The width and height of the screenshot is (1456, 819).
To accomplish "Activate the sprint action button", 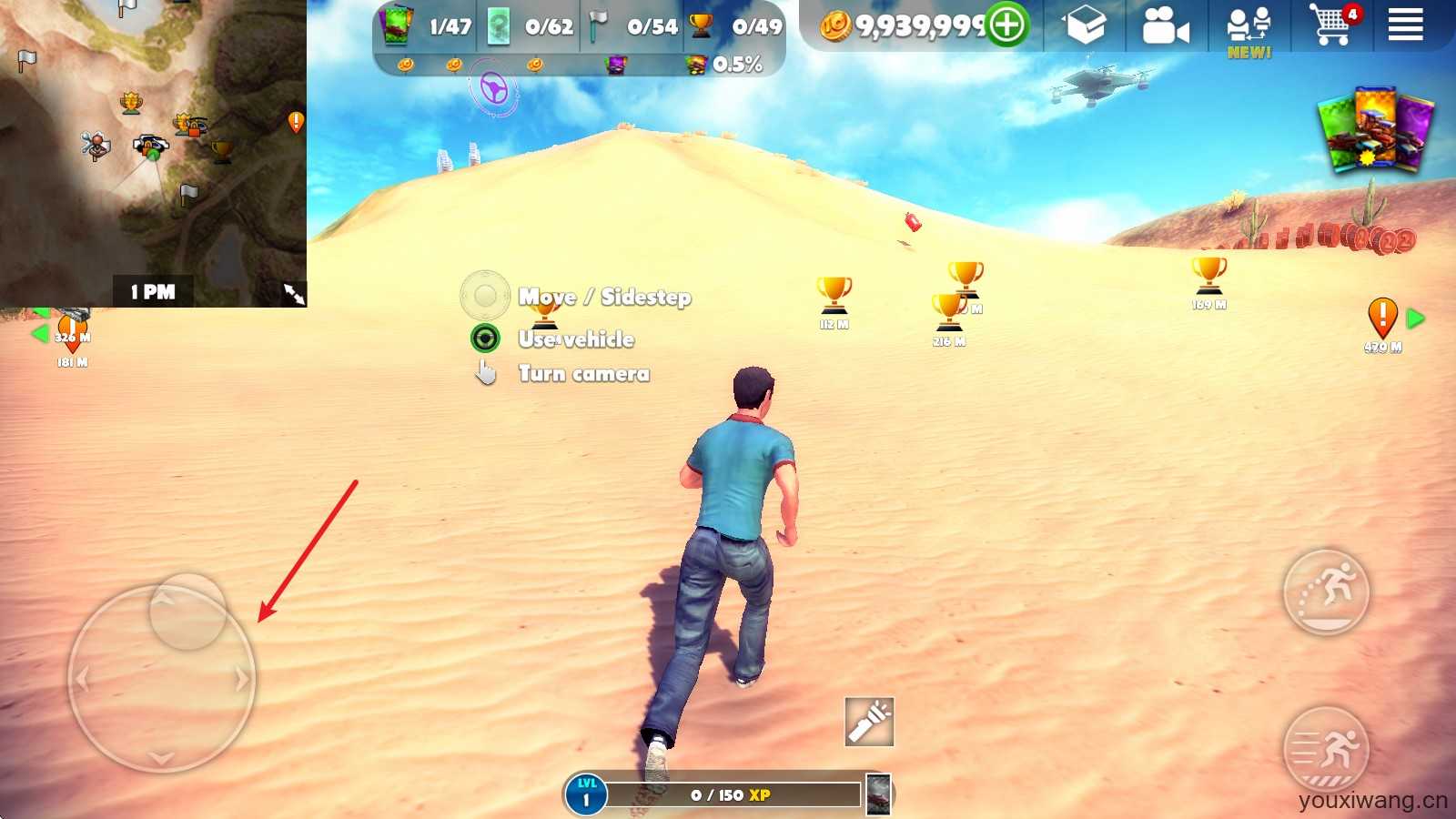I will point(1326,750).
